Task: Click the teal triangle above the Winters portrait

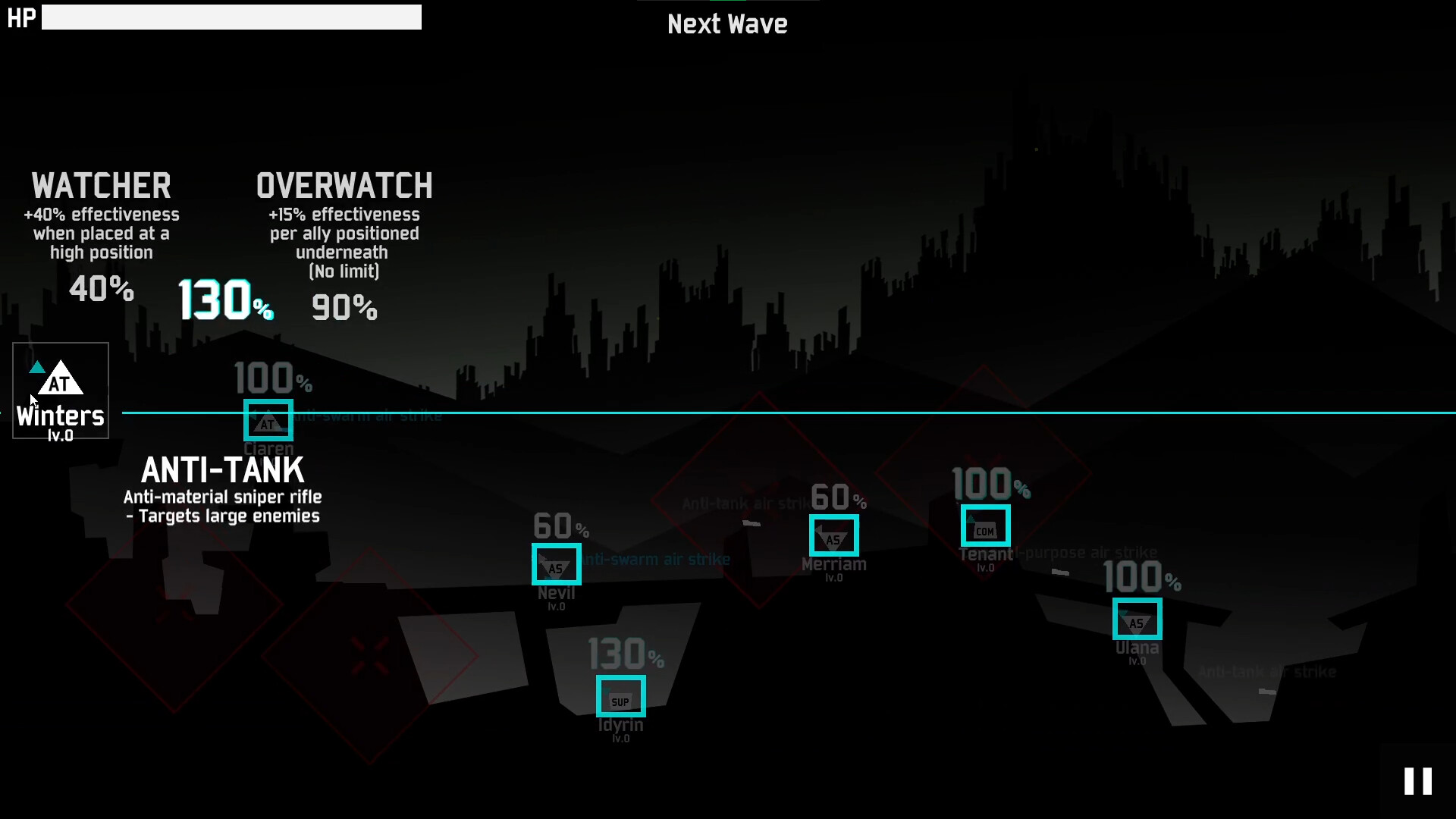Action: coord(38,366)
